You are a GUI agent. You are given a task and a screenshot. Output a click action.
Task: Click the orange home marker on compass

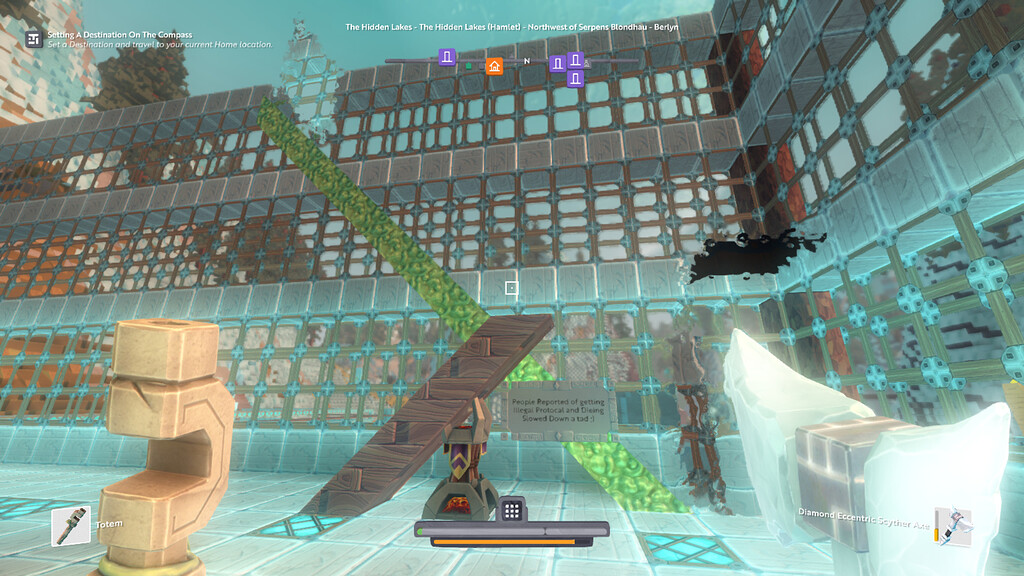click(x=493, y=66)
